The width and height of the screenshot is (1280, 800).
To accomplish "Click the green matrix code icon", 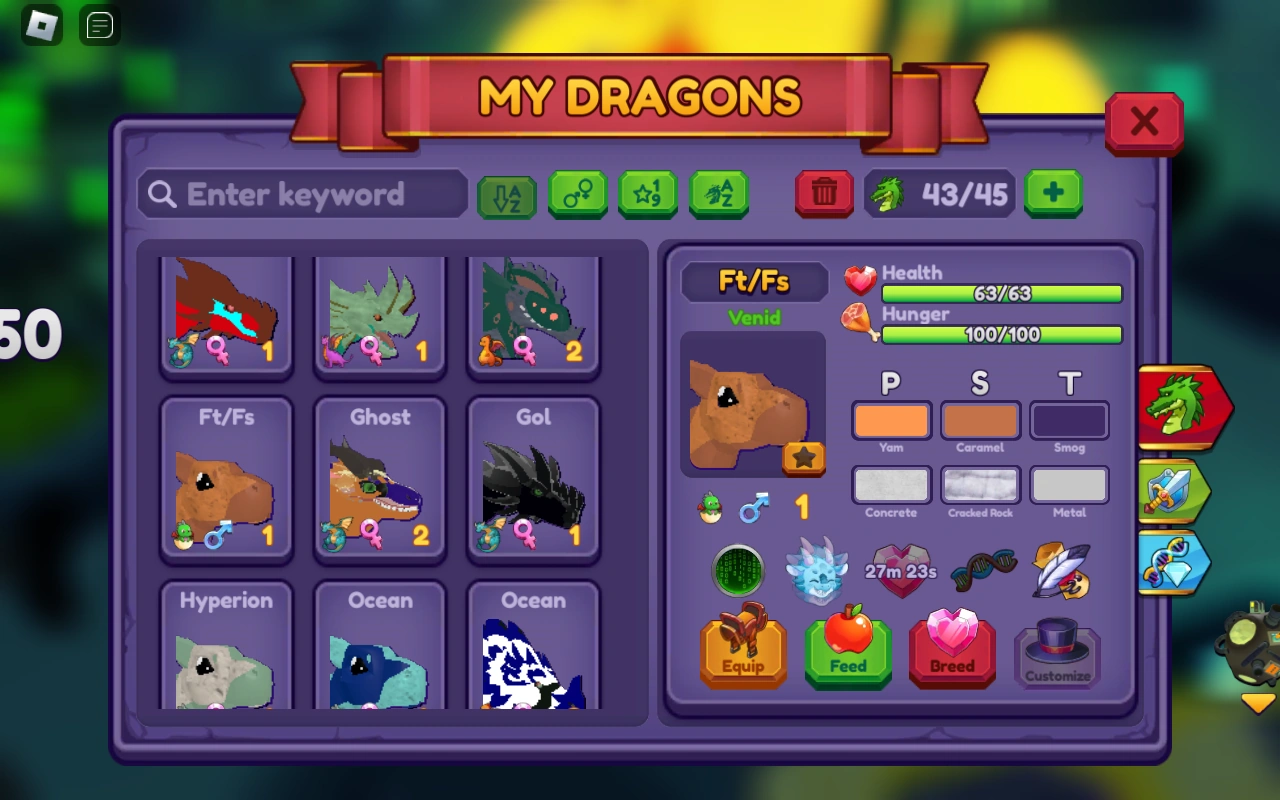I will point(738,572).
